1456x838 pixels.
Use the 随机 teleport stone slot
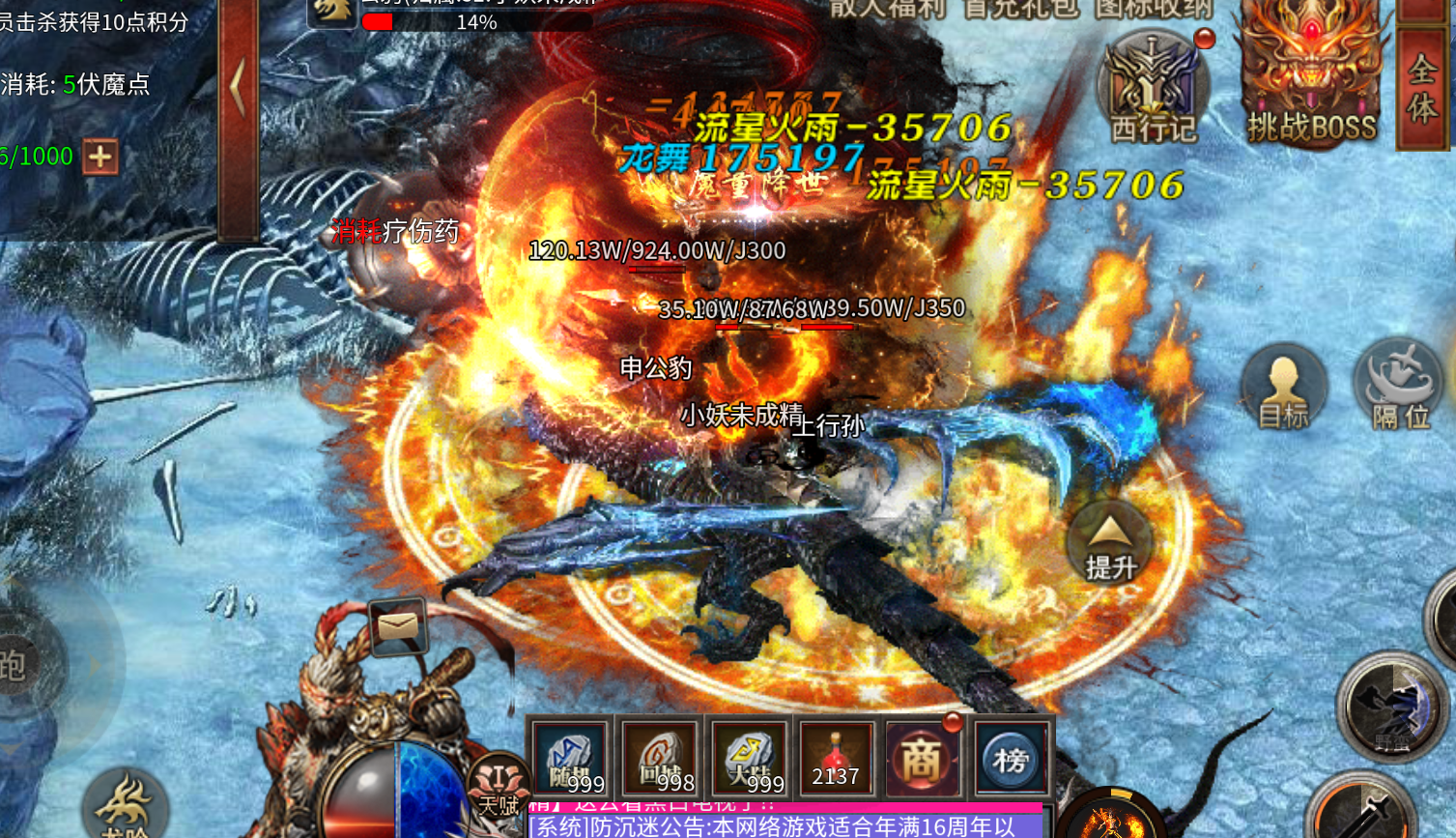click(570, 760)
